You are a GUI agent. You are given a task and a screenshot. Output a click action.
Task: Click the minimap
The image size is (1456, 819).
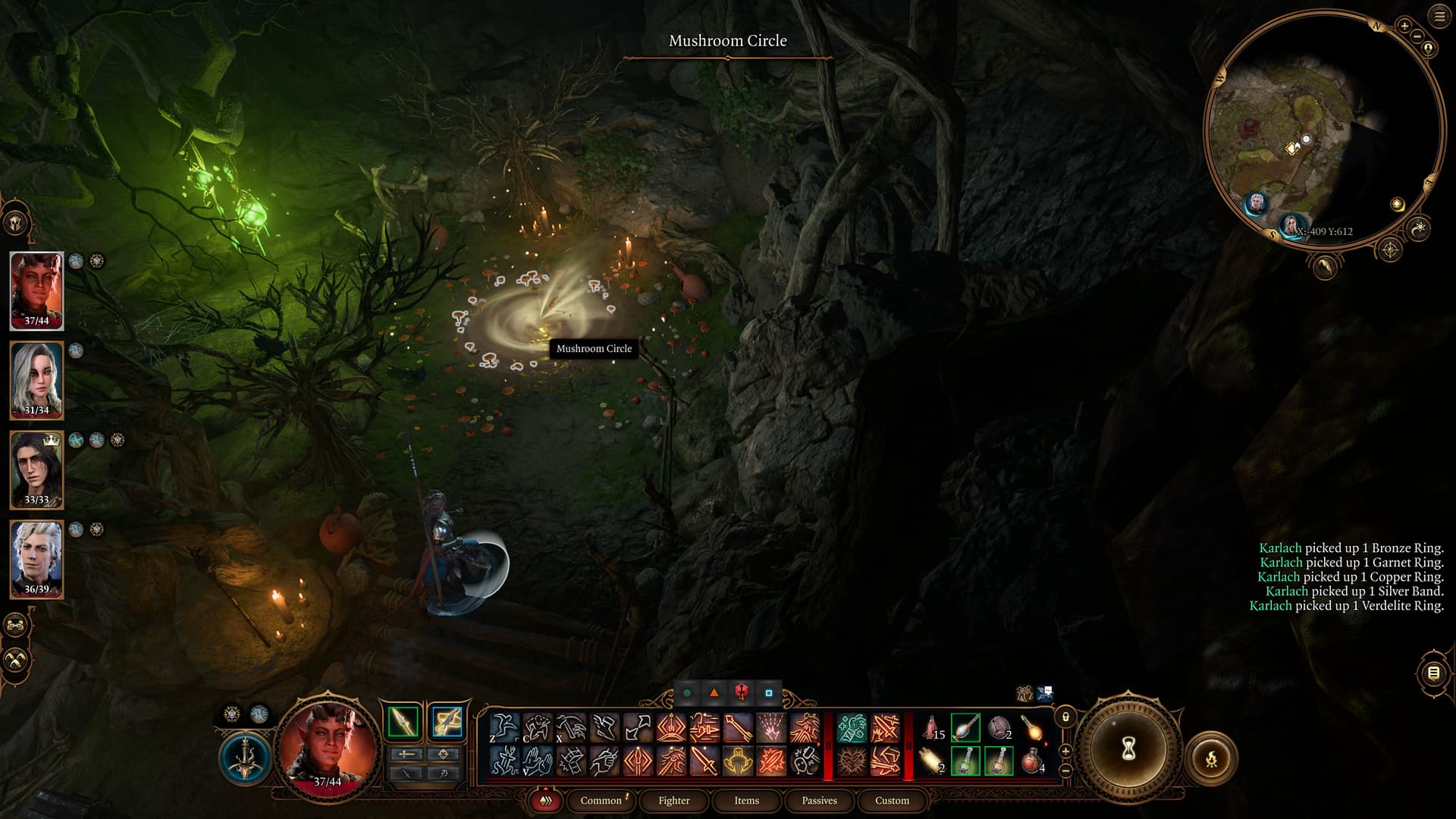(1323, 129)
